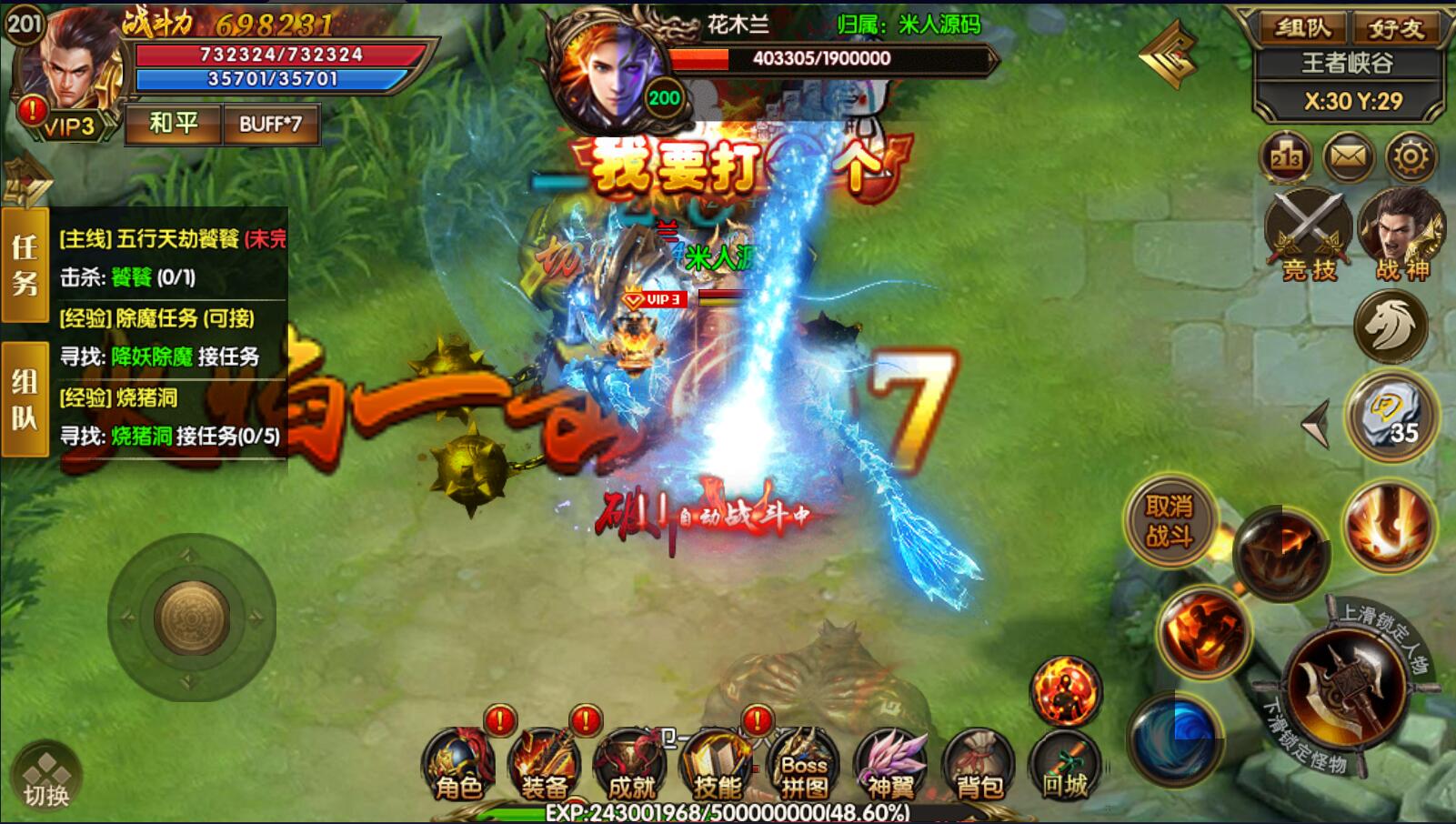1456x824 pixels.
Task: Toggle the 和平 attack mode button
Action: point(173,124)
